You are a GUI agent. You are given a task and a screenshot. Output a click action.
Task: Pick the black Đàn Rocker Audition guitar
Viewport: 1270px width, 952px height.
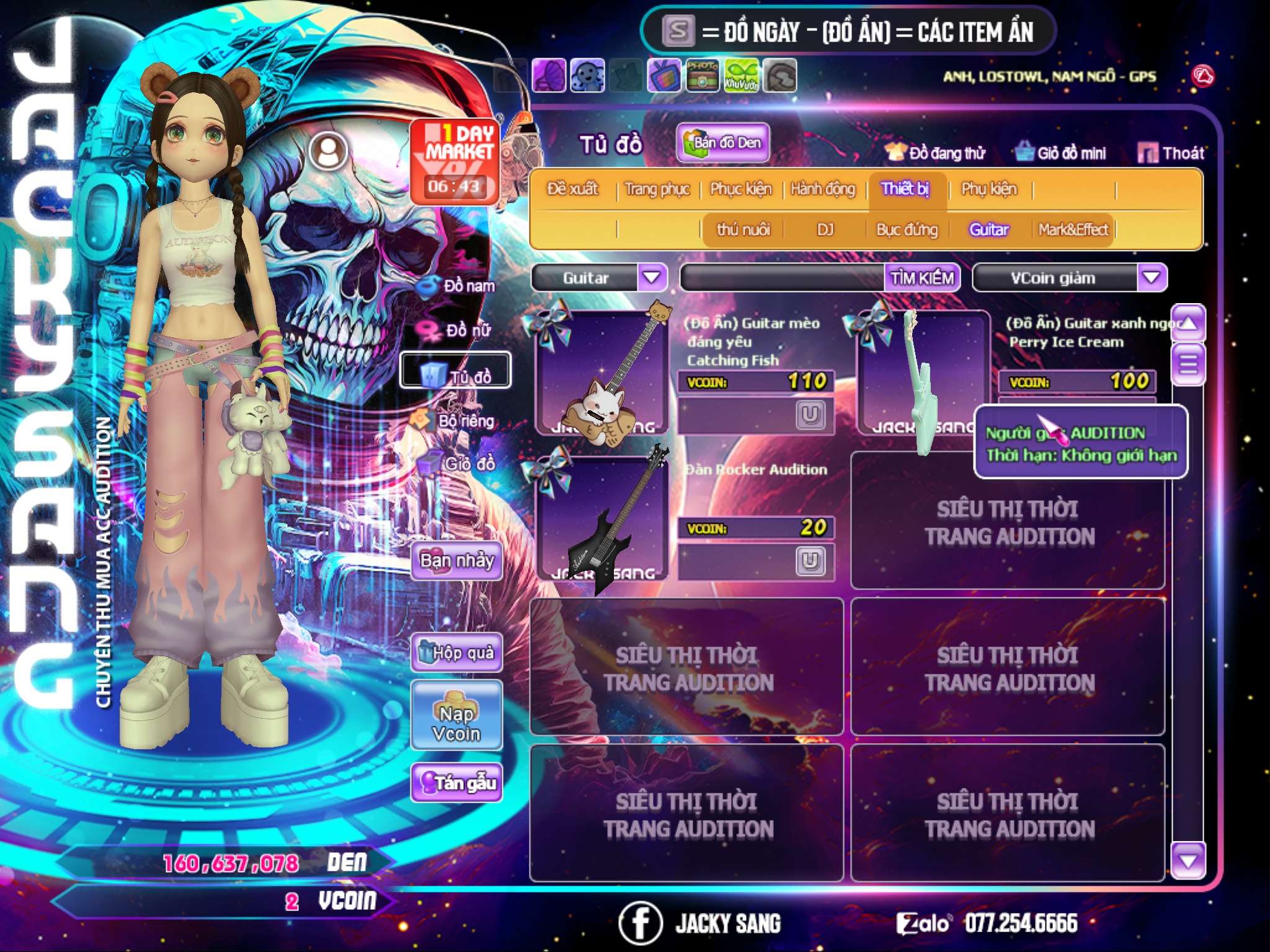point(602,519)
